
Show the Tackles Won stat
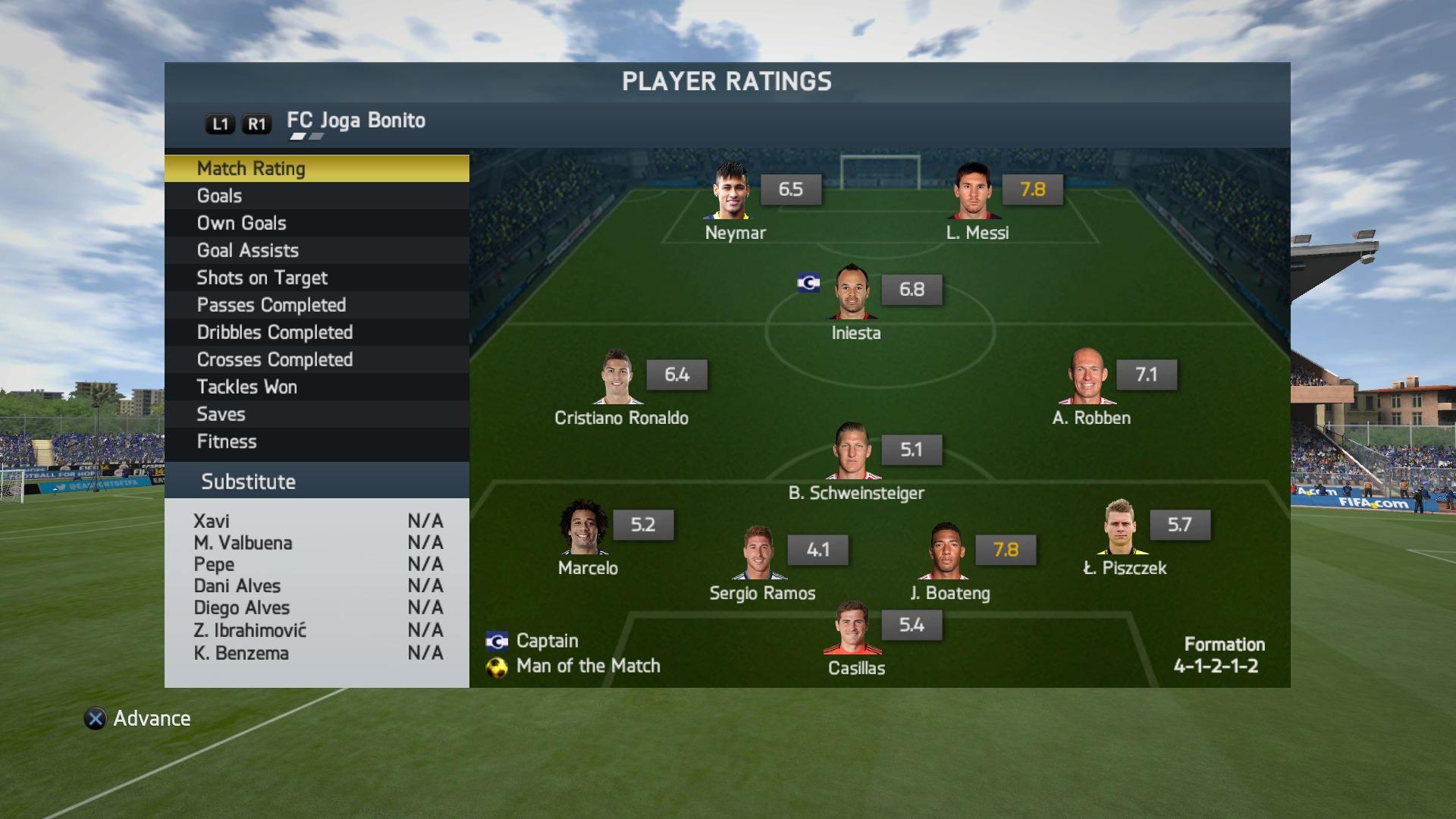[316, 387]
